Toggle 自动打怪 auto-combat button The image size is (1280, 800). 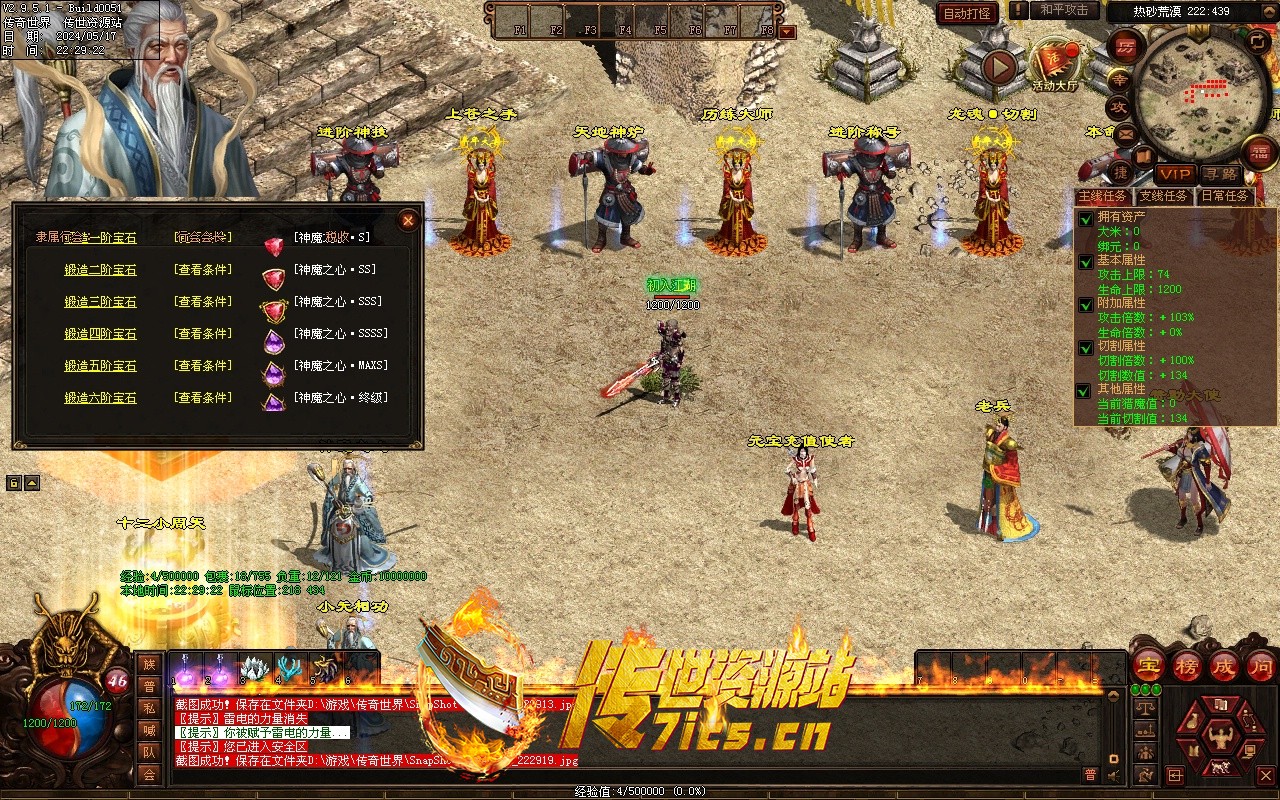968,13
